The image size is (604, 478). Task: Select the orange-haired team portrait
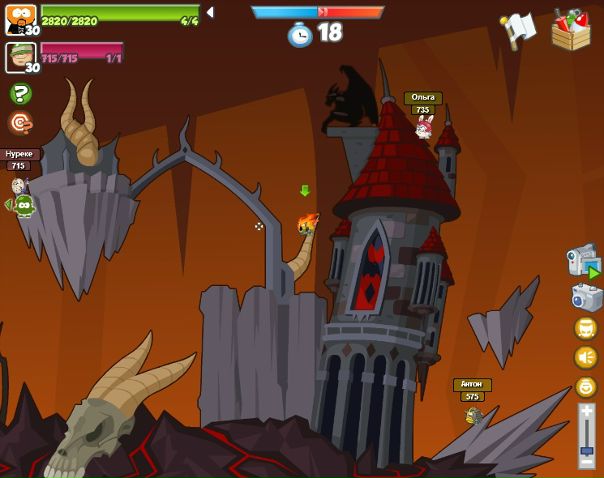tap(20, 20)
